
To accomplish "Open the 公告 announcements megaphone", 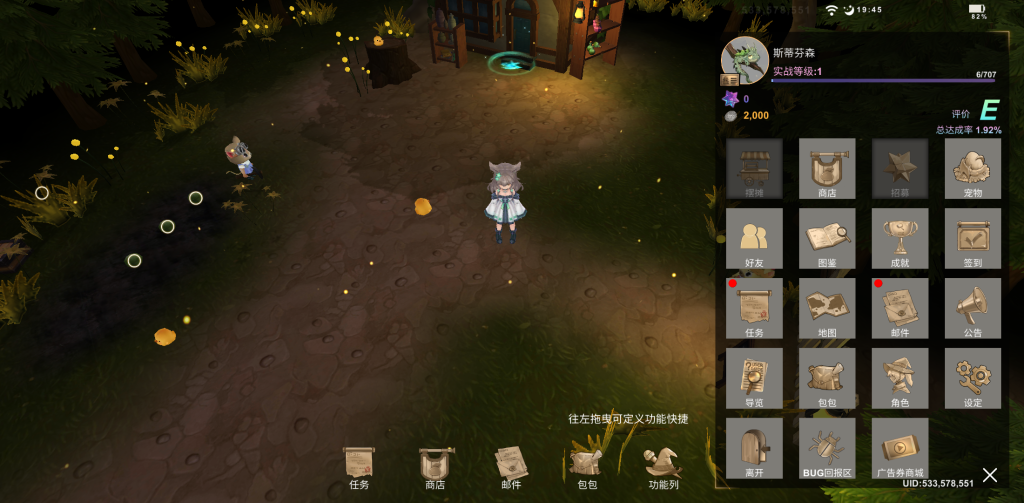I will 972,308.
